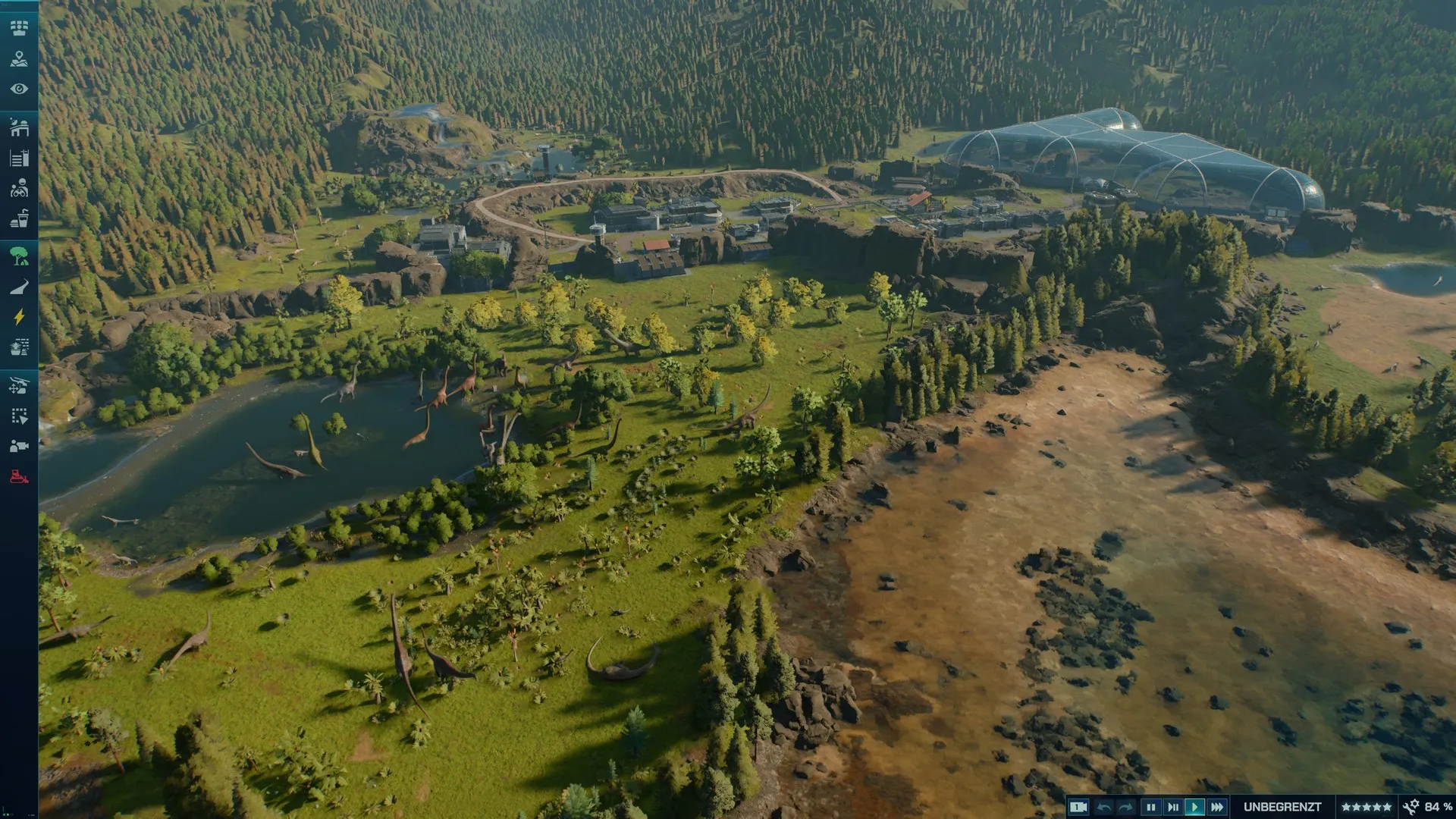Pause the game simulation
This screenshot has width=1456, height=819.
tap(1150, 807)
